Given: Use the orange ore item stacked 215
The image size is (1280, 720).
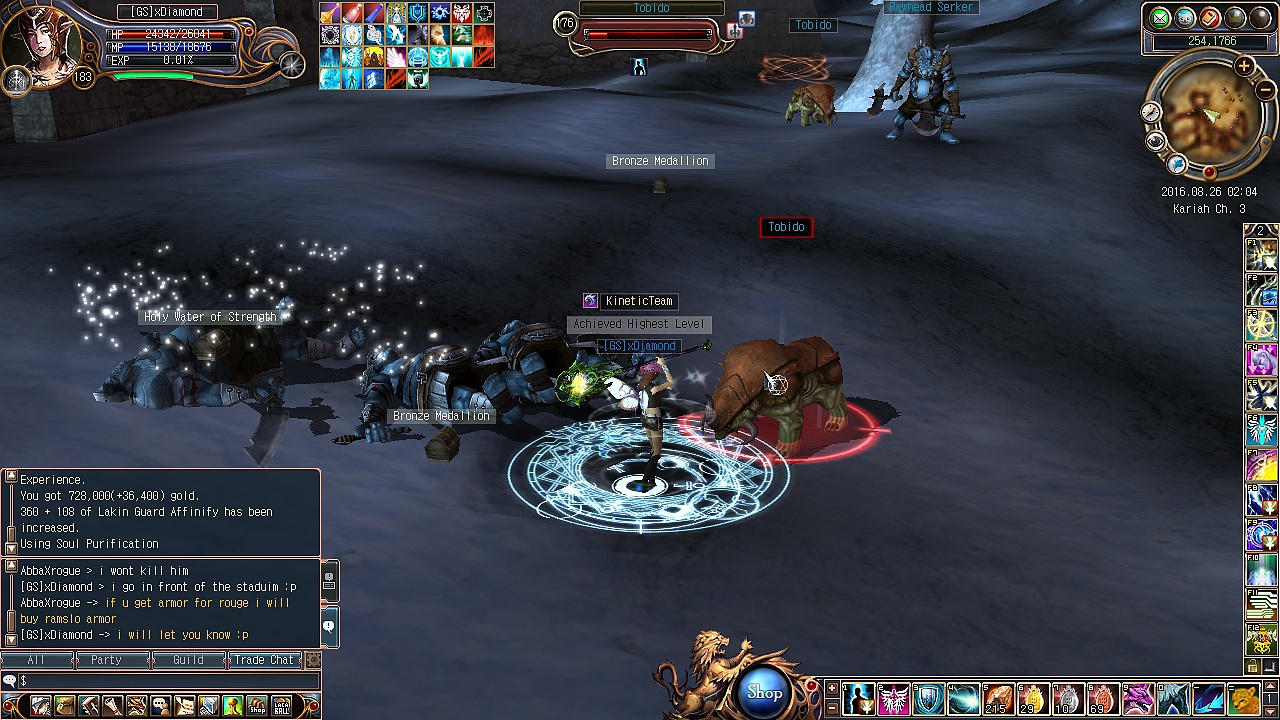Looking at the screenshot, I should 997,698.
